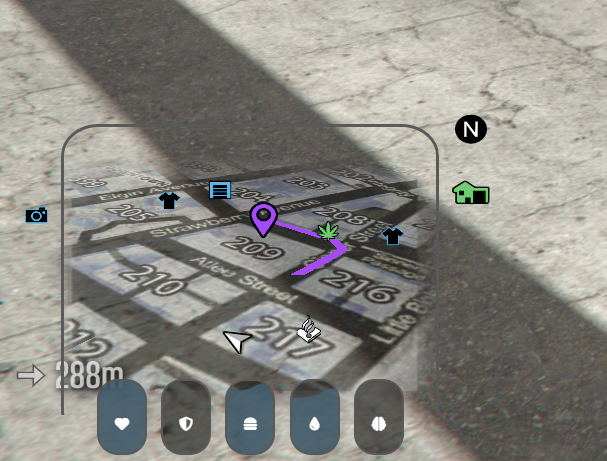Click the north compass N indicator
The width and height of the screenshot is (607, 461).
coord(471,129)
